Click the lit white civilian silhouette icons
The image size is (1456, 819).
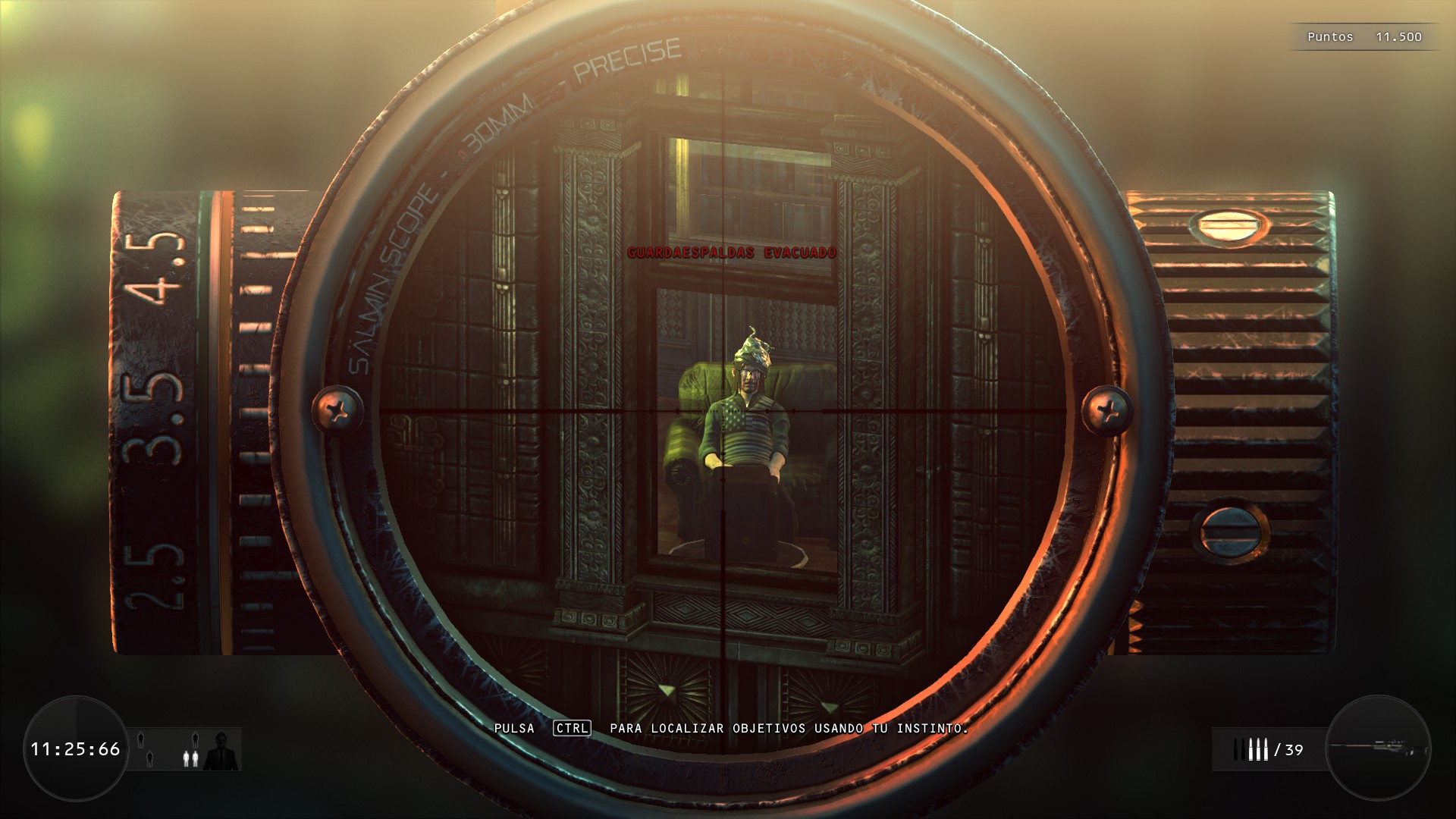pos(191,758)
